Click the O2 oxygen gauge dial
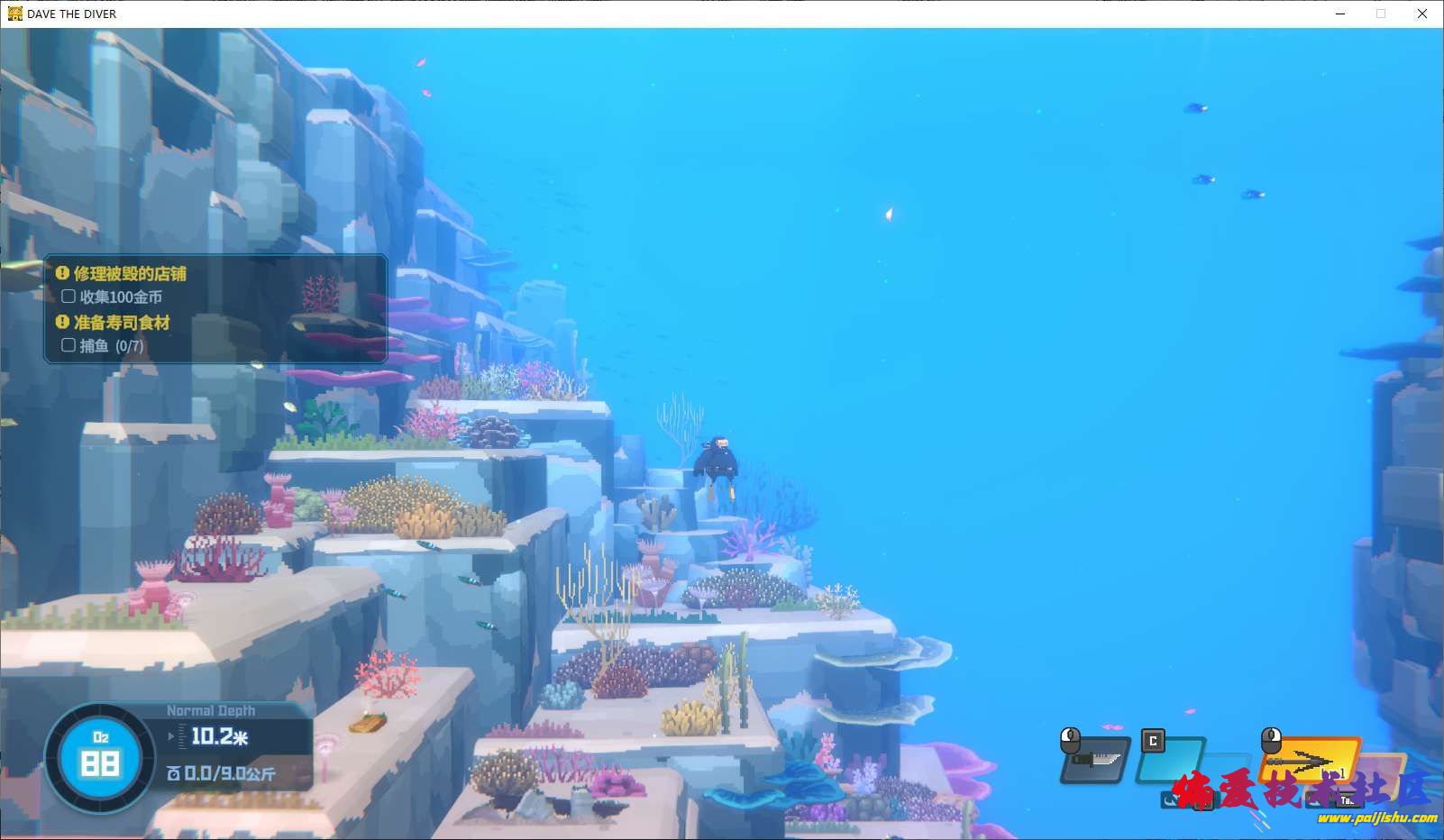Viewport: 1444px width, 840px height. coord(100,757)
